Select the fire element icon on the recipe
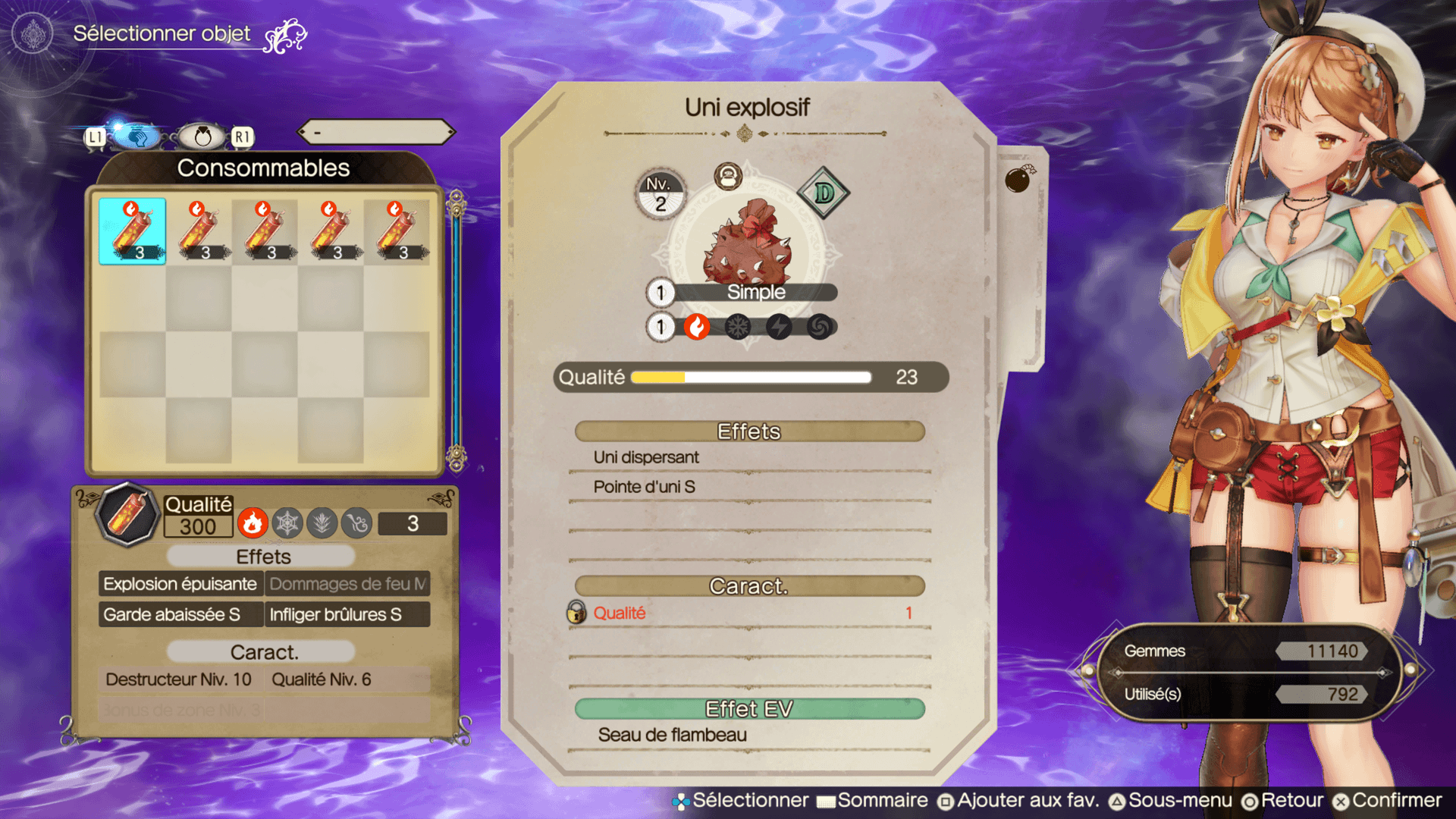 tap(697, 327)
